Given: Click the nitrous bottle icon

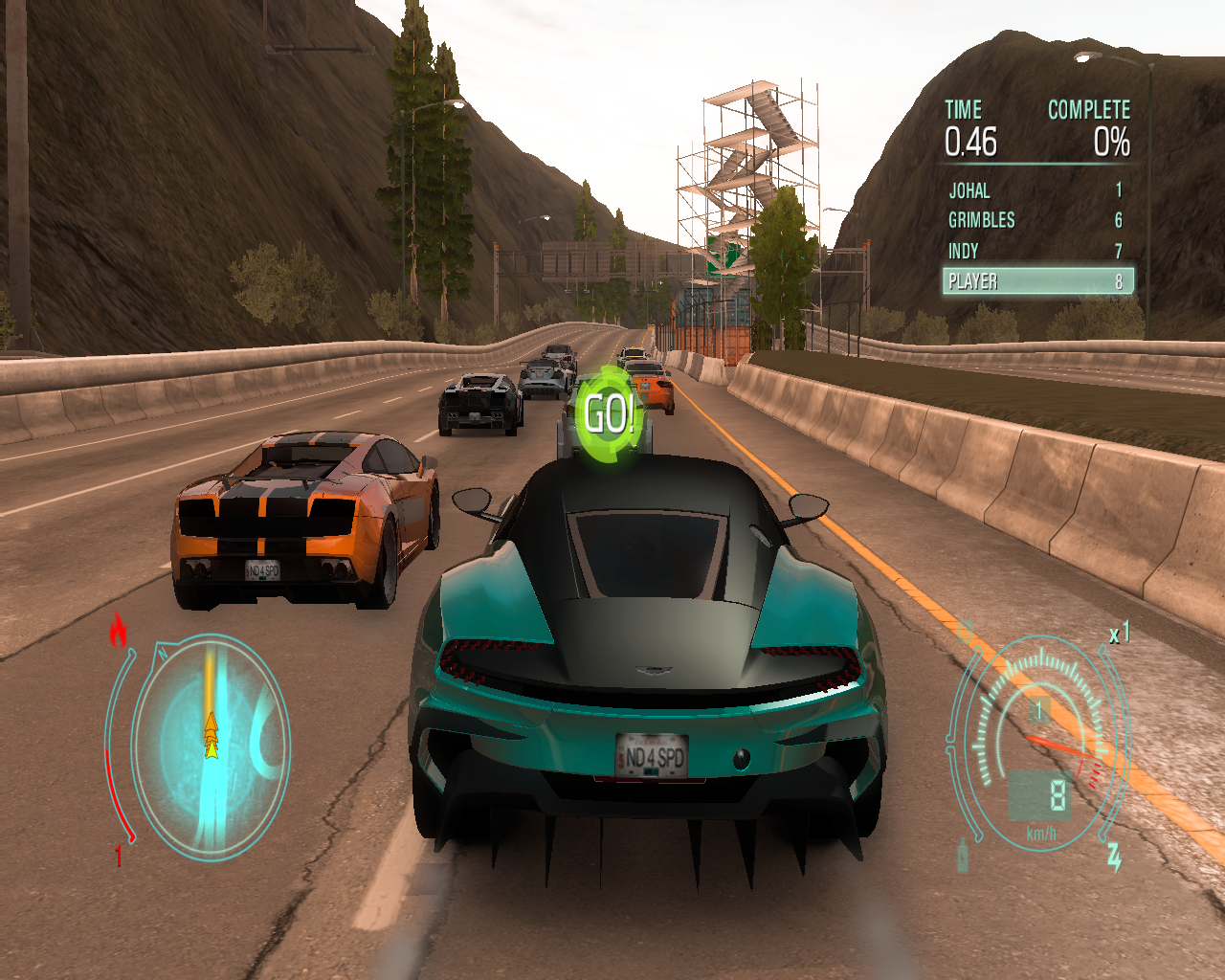Looking at the screenshot, I should tap(963, 855).
